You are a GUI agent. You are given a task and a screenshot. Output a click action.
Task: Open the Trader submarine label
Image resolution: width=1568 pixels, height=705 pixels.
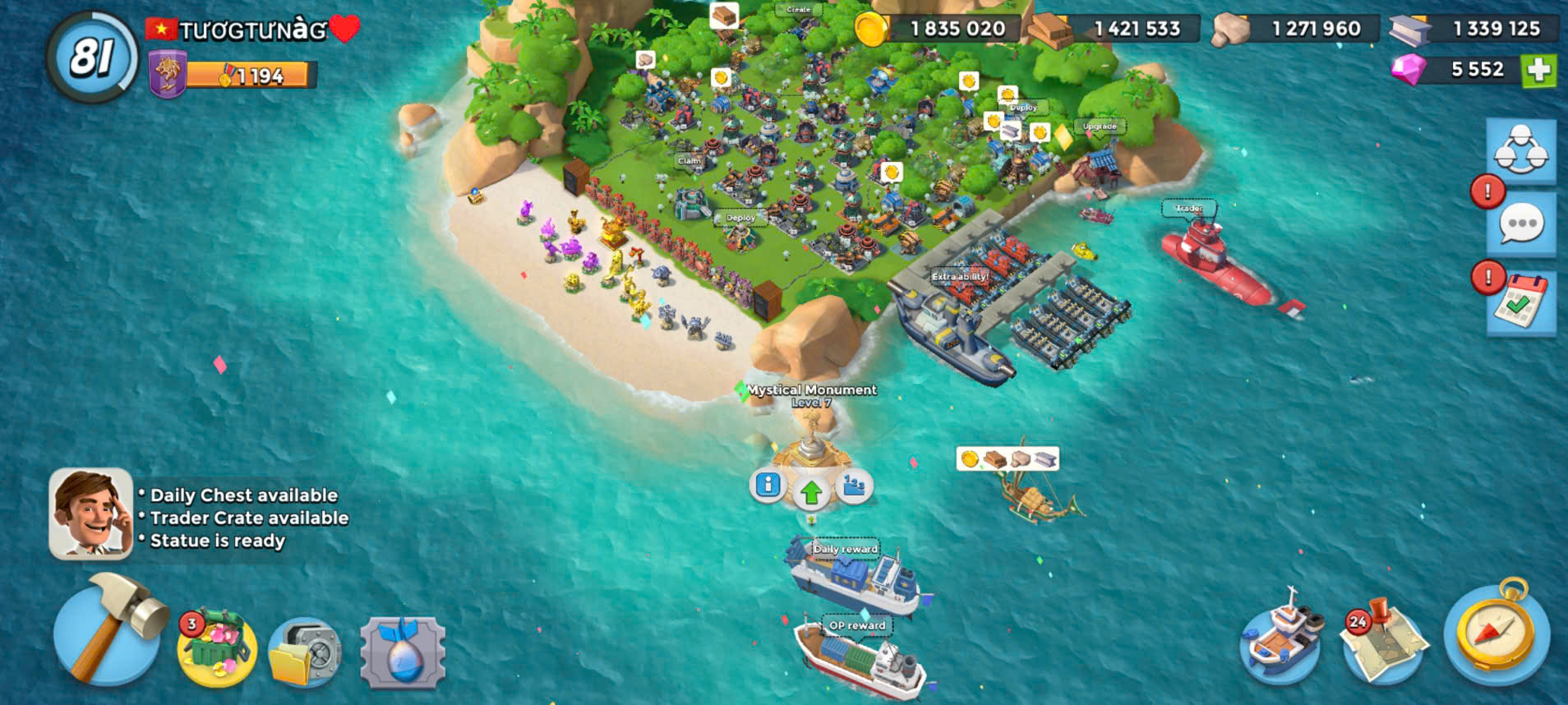[x=1188, y=209]
